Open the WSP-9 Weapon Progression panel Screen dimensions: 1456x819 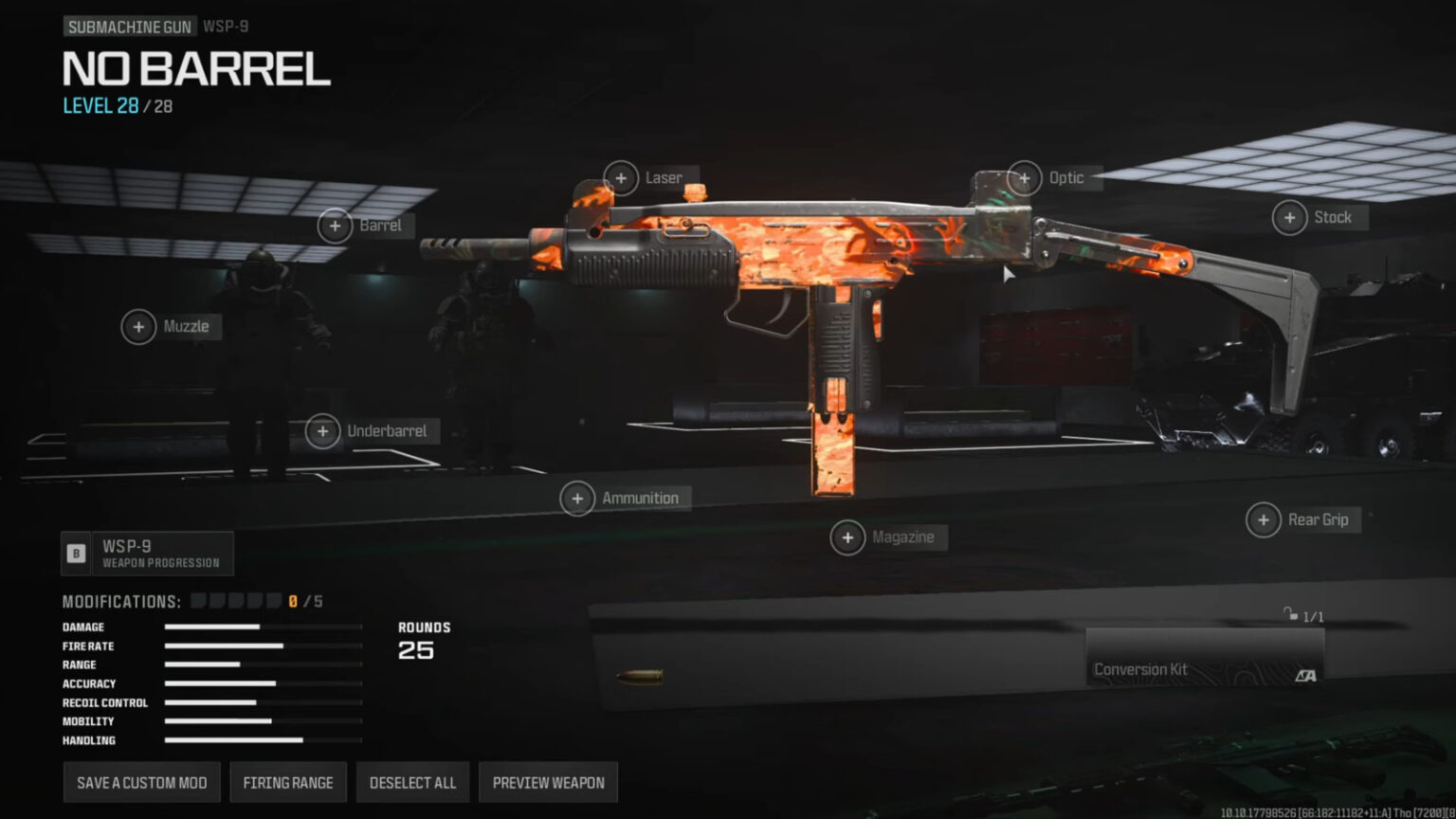pos(147,553)
